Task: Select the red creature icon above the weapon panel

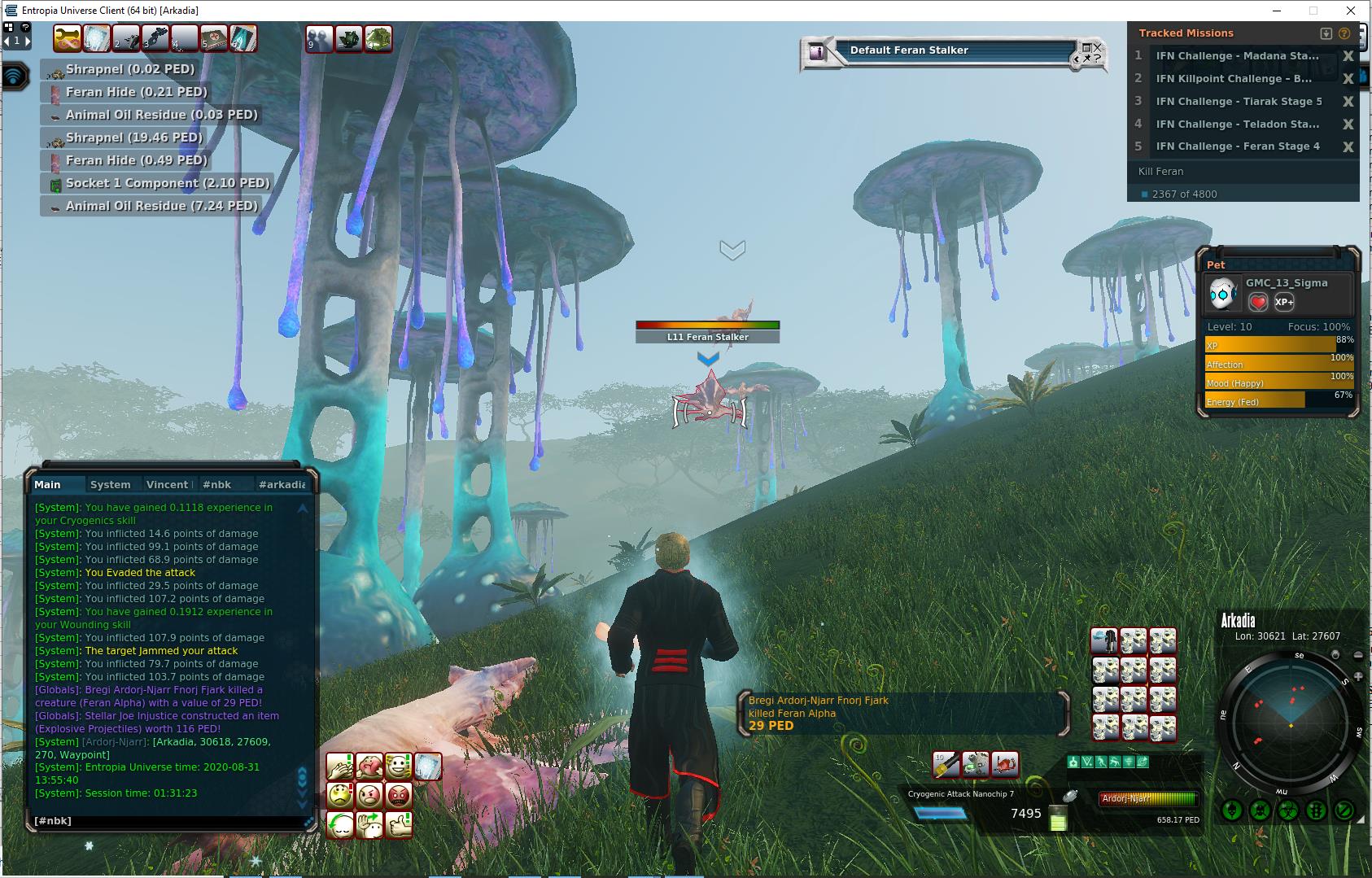Action: click(1005, 764)
